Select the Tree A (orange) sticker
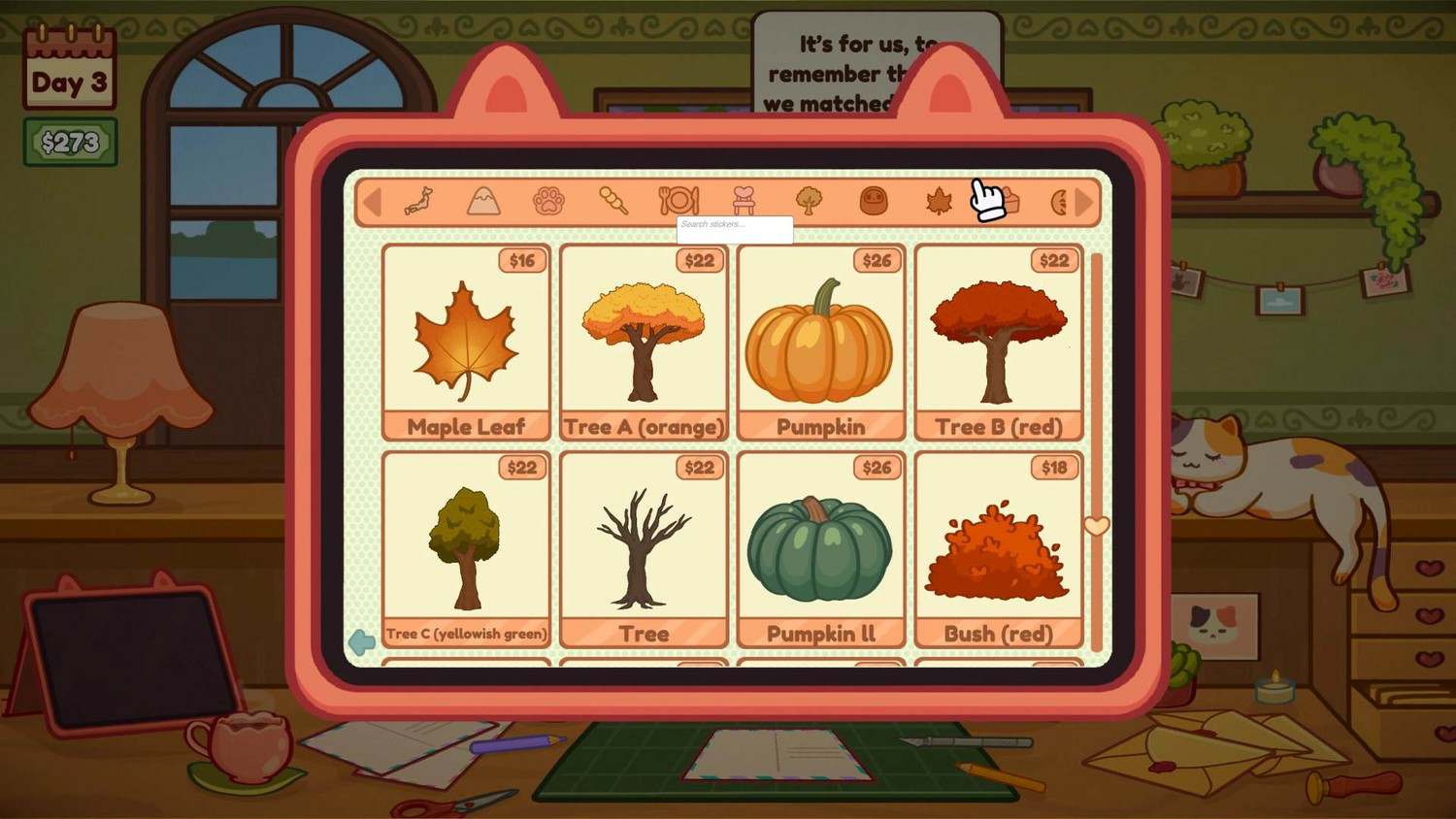The height and width of the screenshot is (819, 1456). pyautogui.click(x=644, y=342)
